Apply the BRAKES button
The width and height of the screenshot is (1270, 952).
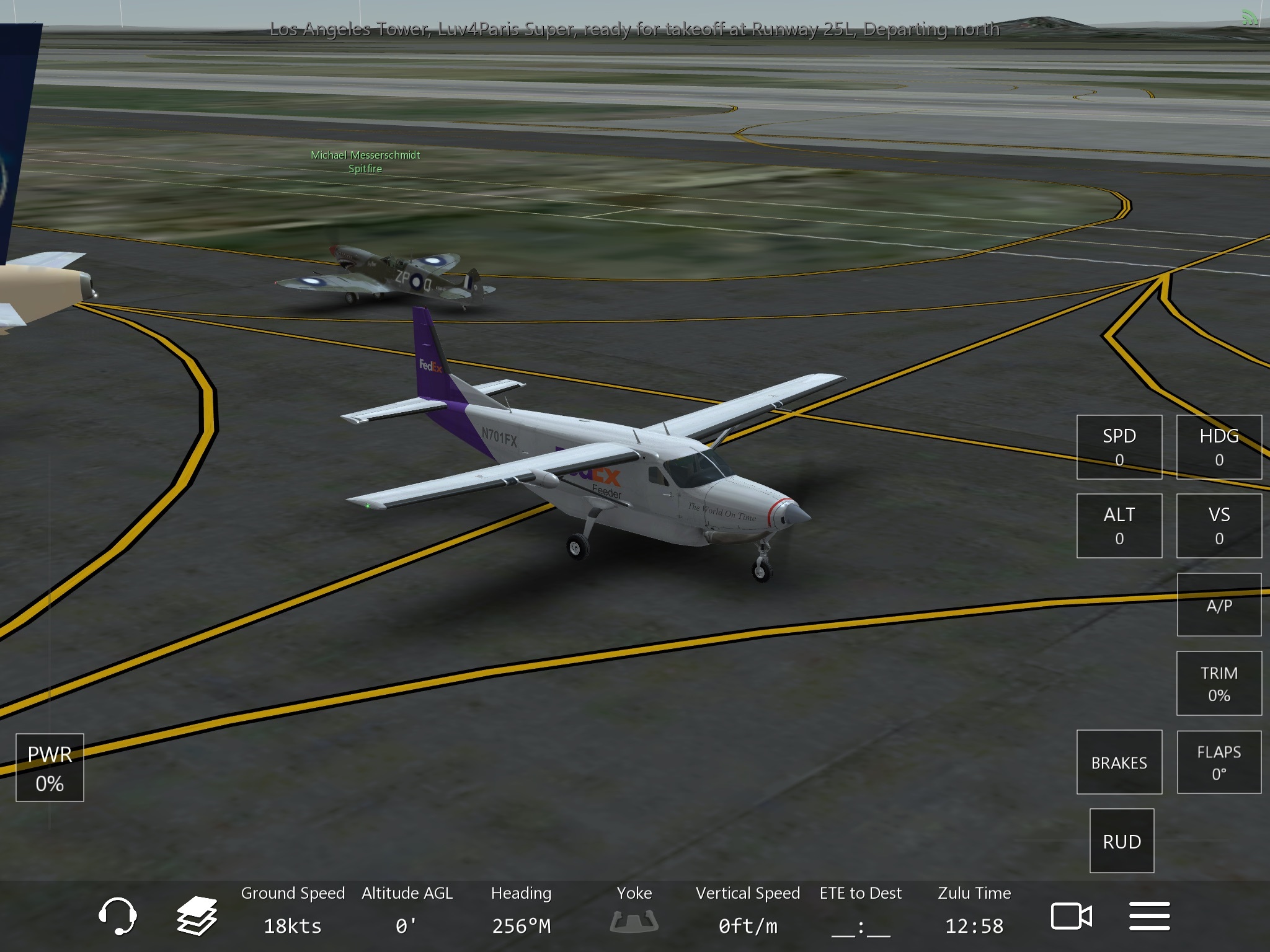pyautogui.click(x=1119, y=762)
